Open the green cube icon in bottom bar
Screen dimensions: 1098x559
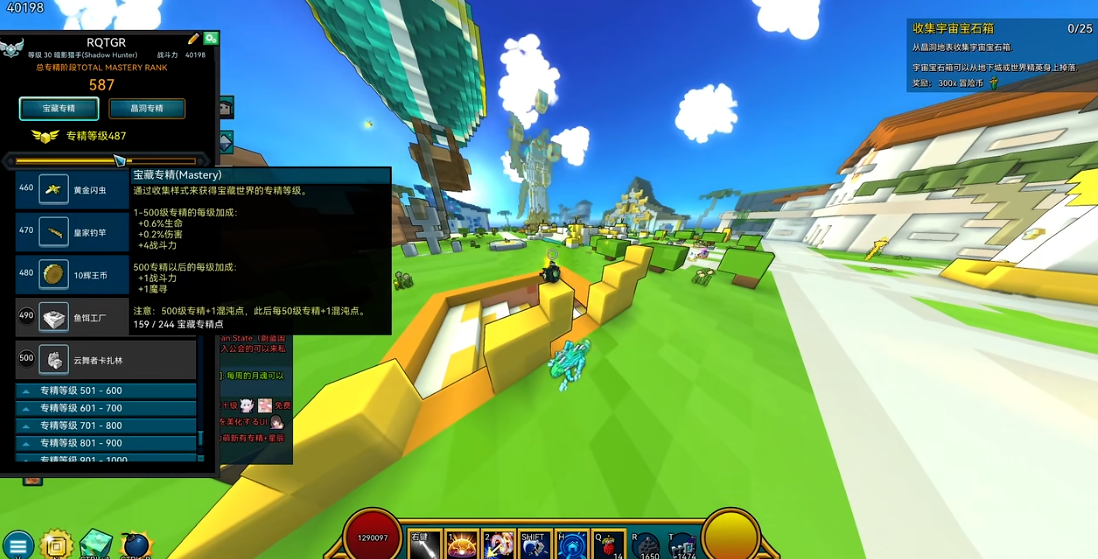(96, 545)
